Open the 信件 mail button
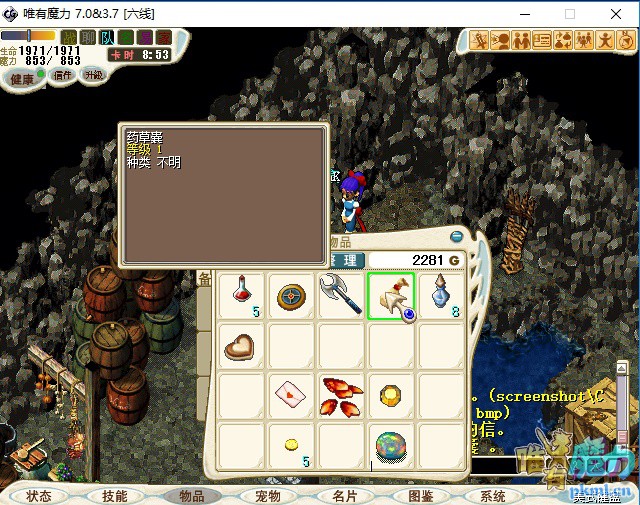Viewport: 640px width, 505px height. [63, 74]
